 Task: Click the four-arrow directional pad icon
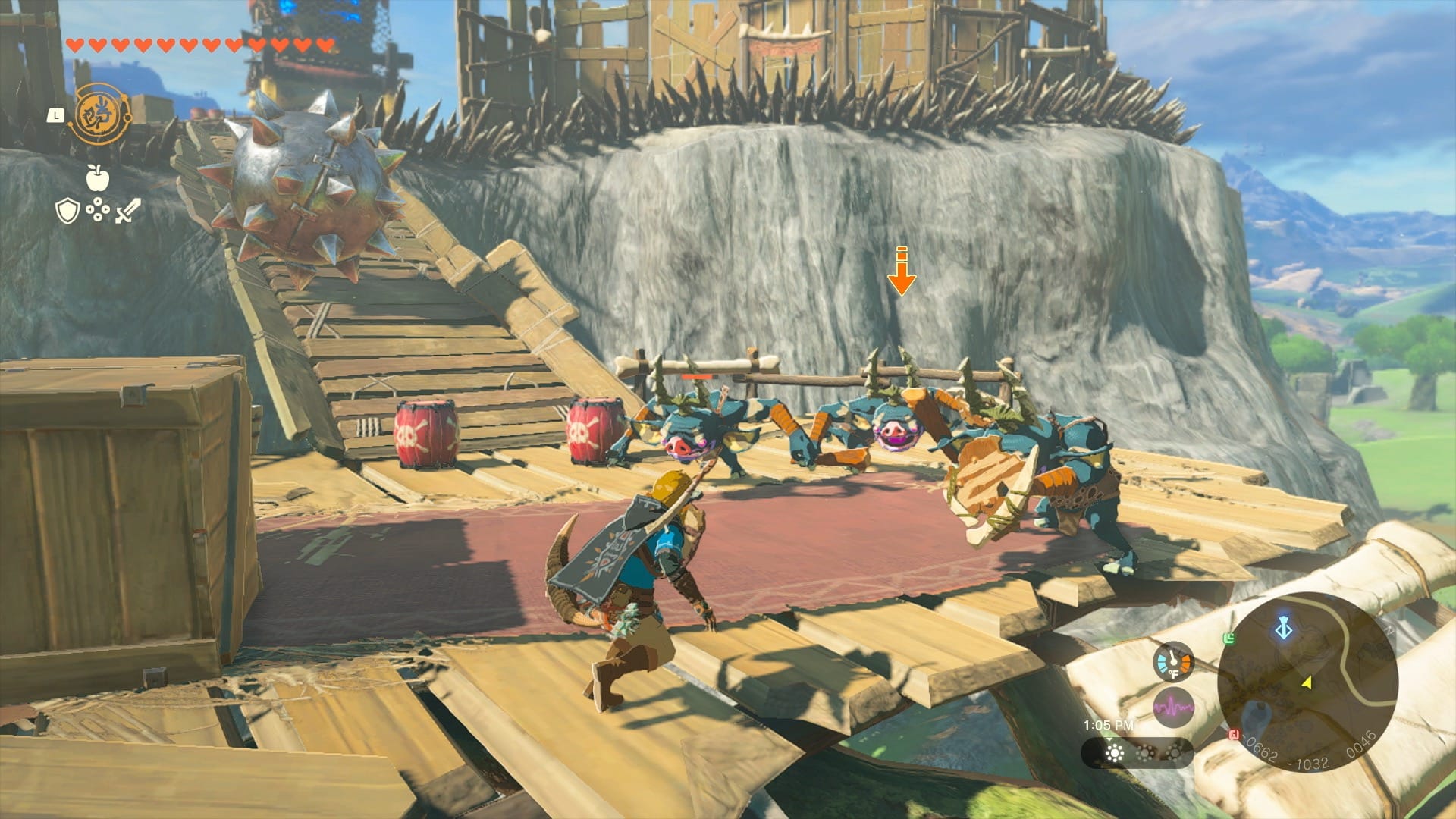click(x=98, y=210)
